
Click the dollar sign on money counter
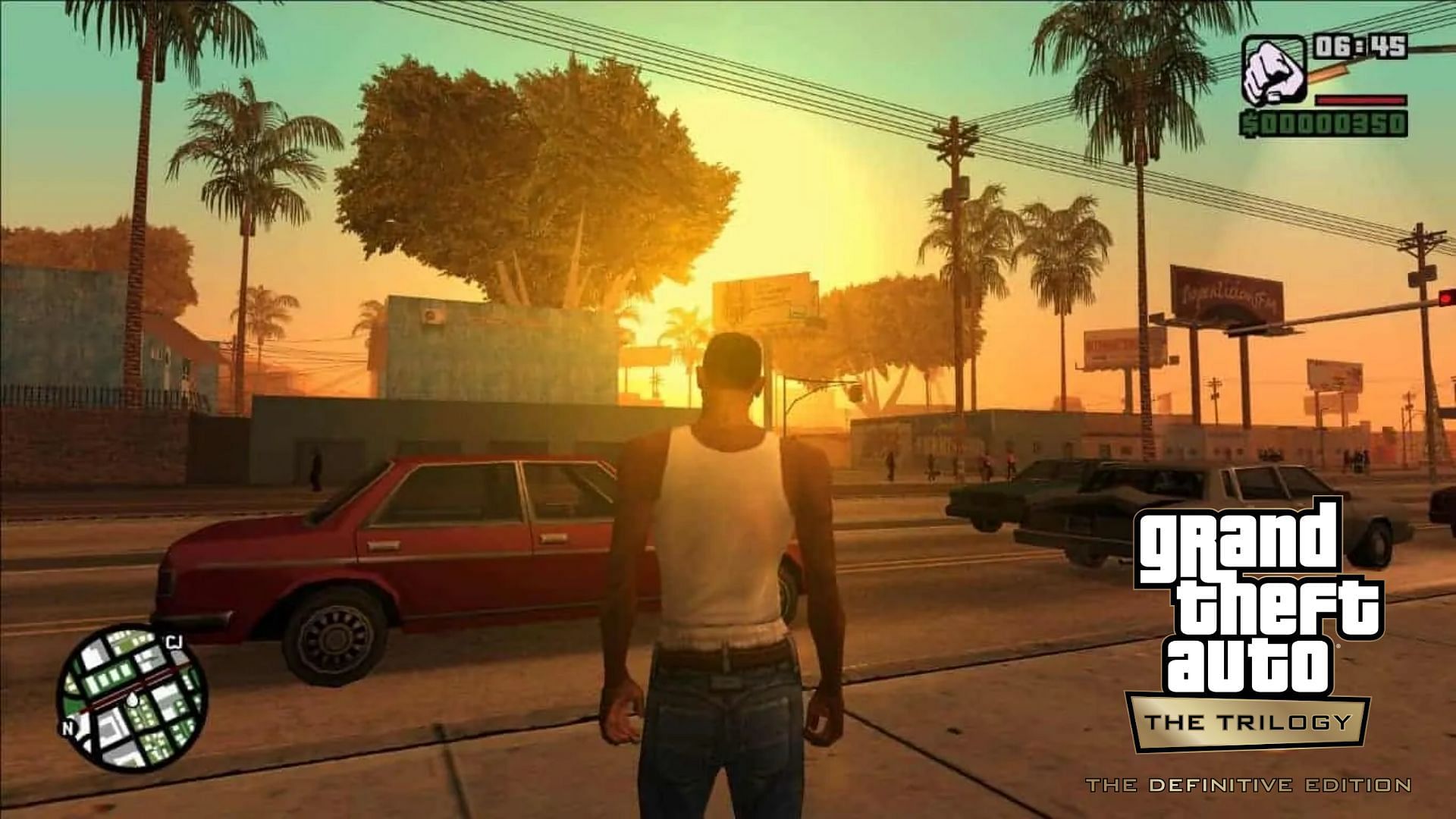click(1250, 124)
